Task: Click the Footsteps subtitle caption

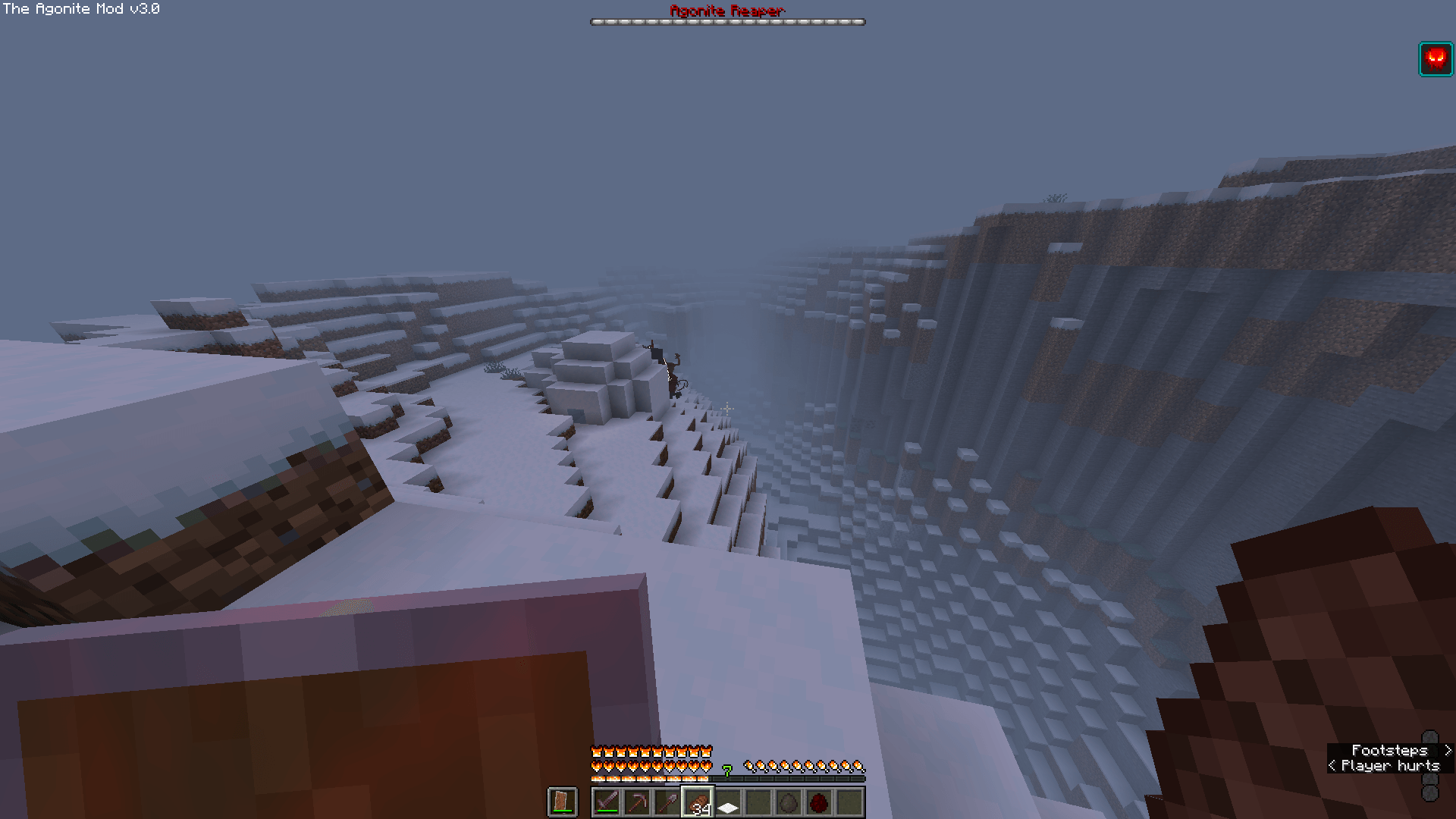Action: [1389, 750]
